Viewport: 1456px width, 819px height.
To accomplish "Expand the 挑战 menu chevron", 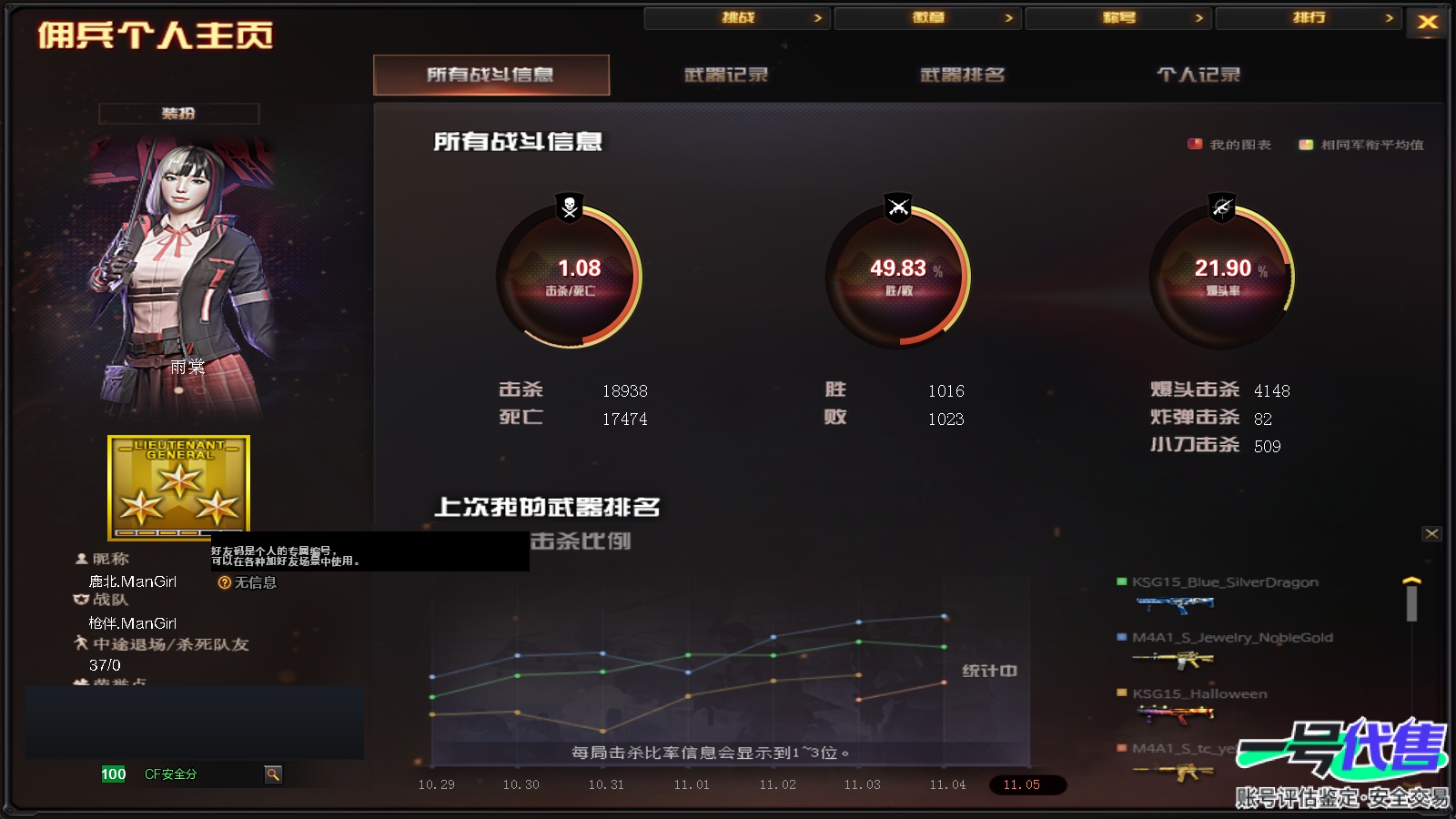I will tap(818, 17).
